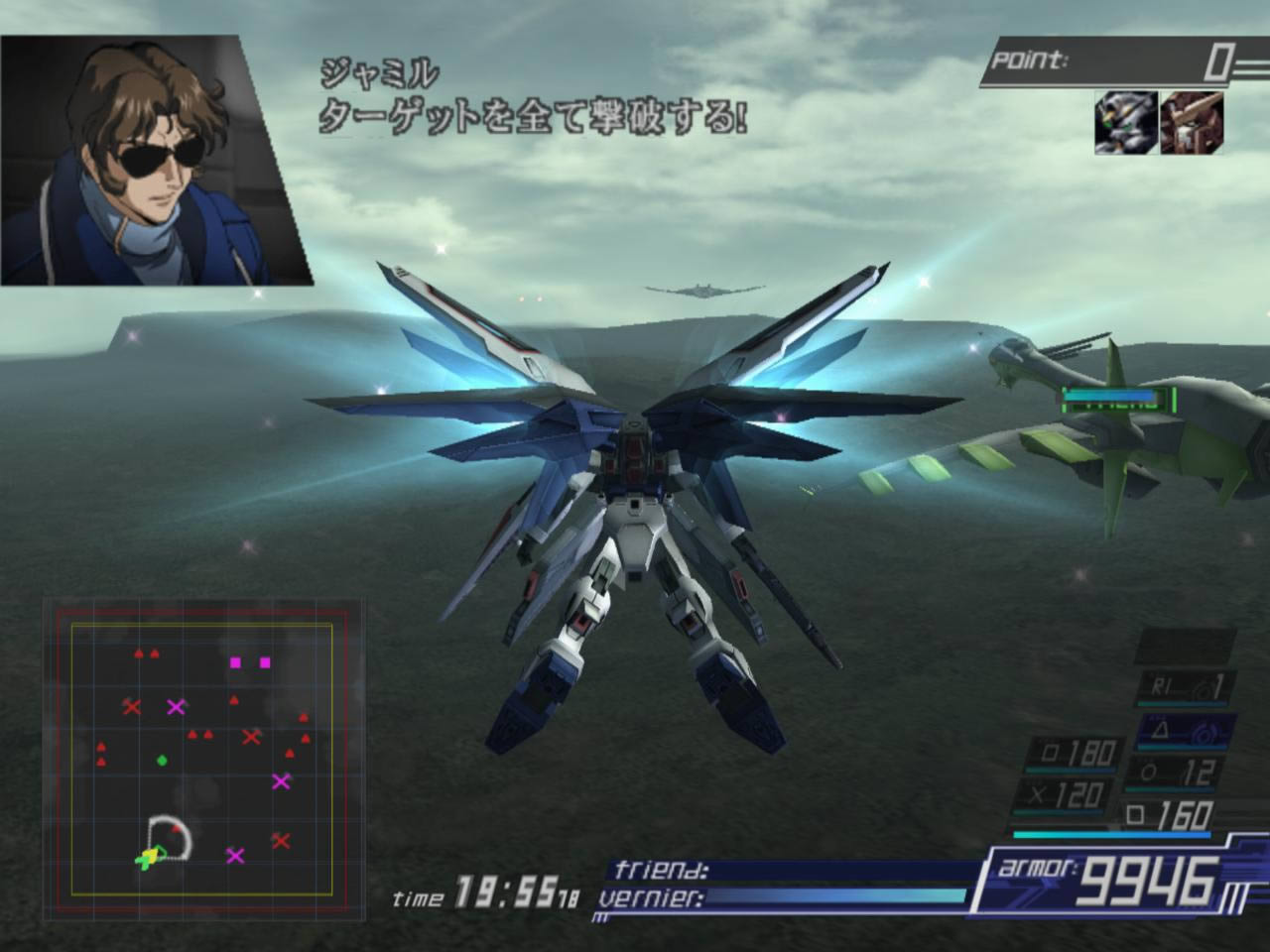Click the green diamond marker on the radar

tap(162, 761)
